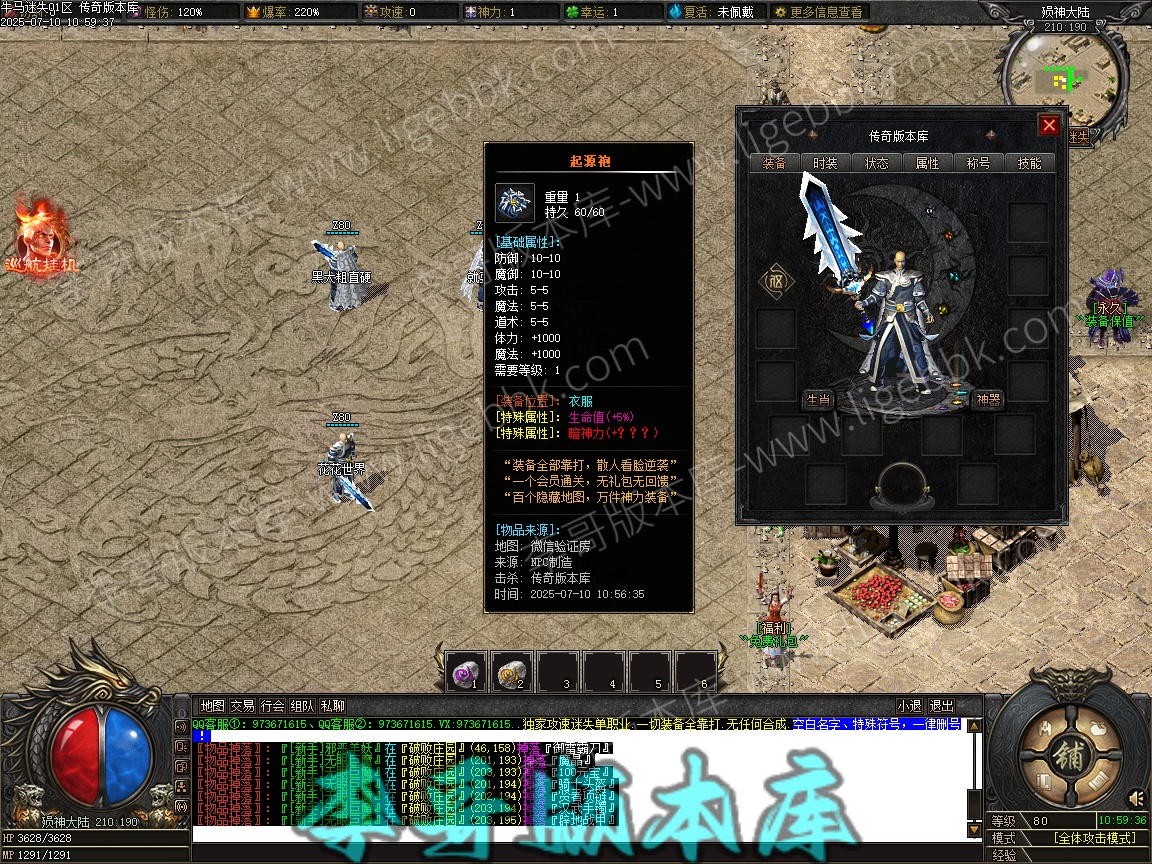Viewport: 1152px width, 864px height.
Task: Choose the 私聊 chat channel
Action: (x=332, y=706)
